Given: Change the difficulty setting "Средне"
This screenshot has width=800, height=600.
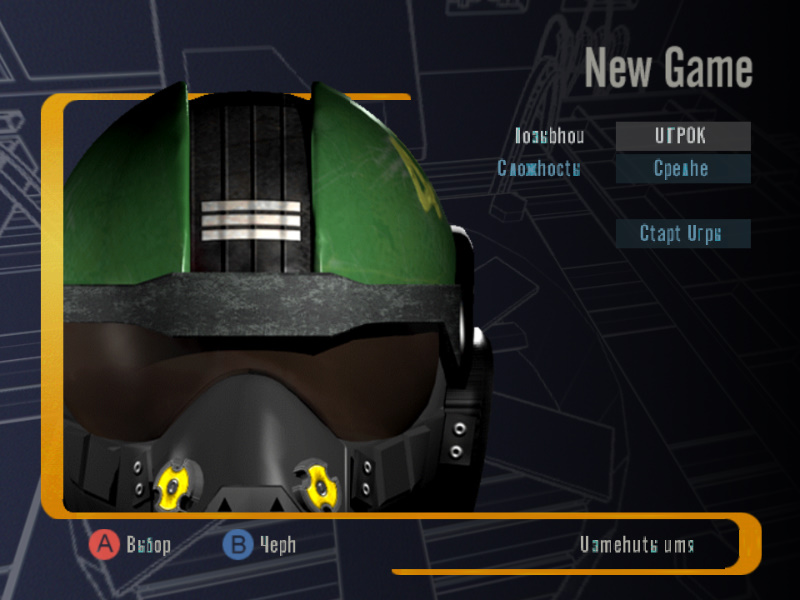Looking at the screenshot, I should point(682,168).
